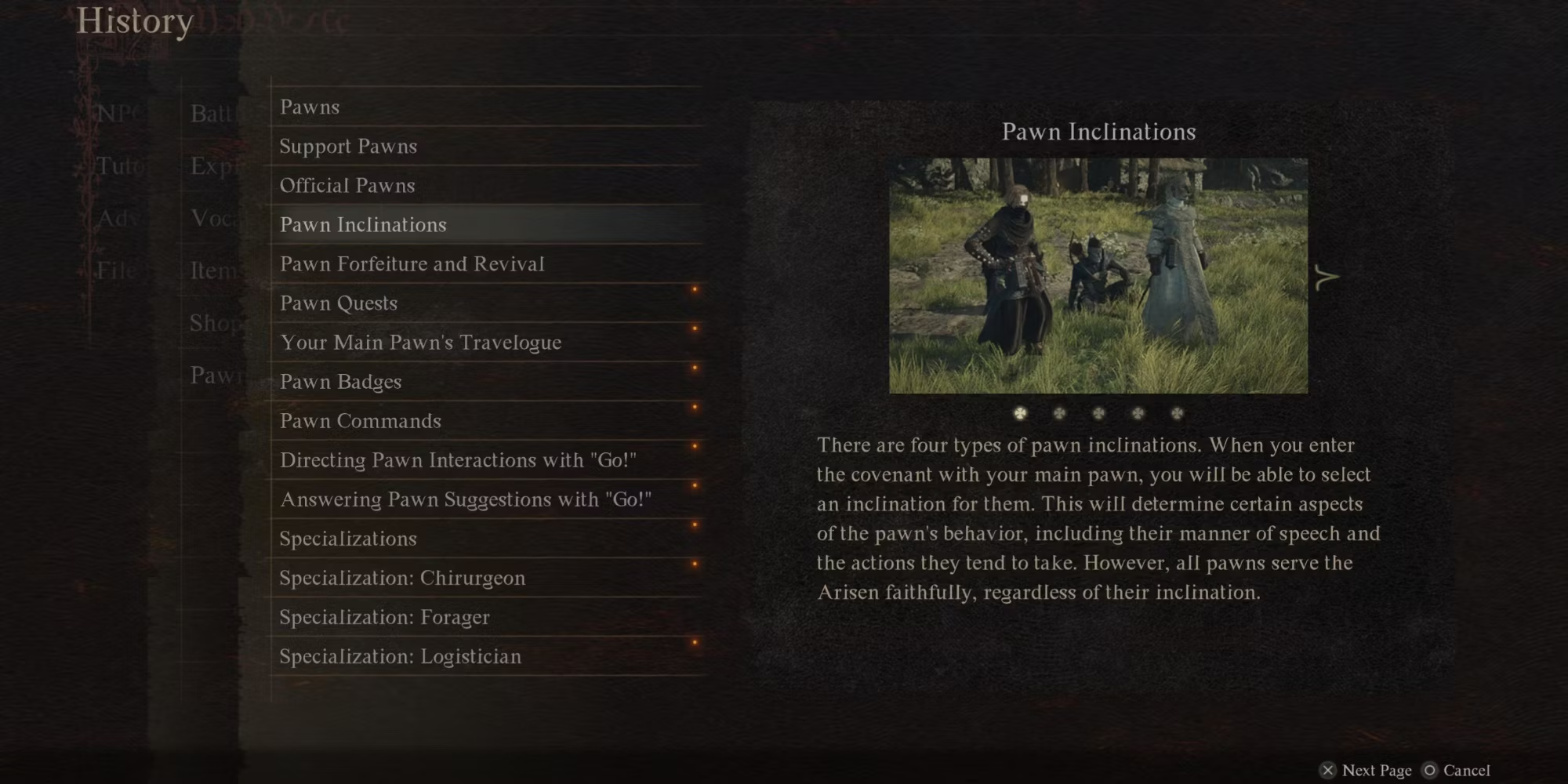Screen dimensions: 1568x784
Task: Select the Pawn Badges entry
Action: click(340, 382)
